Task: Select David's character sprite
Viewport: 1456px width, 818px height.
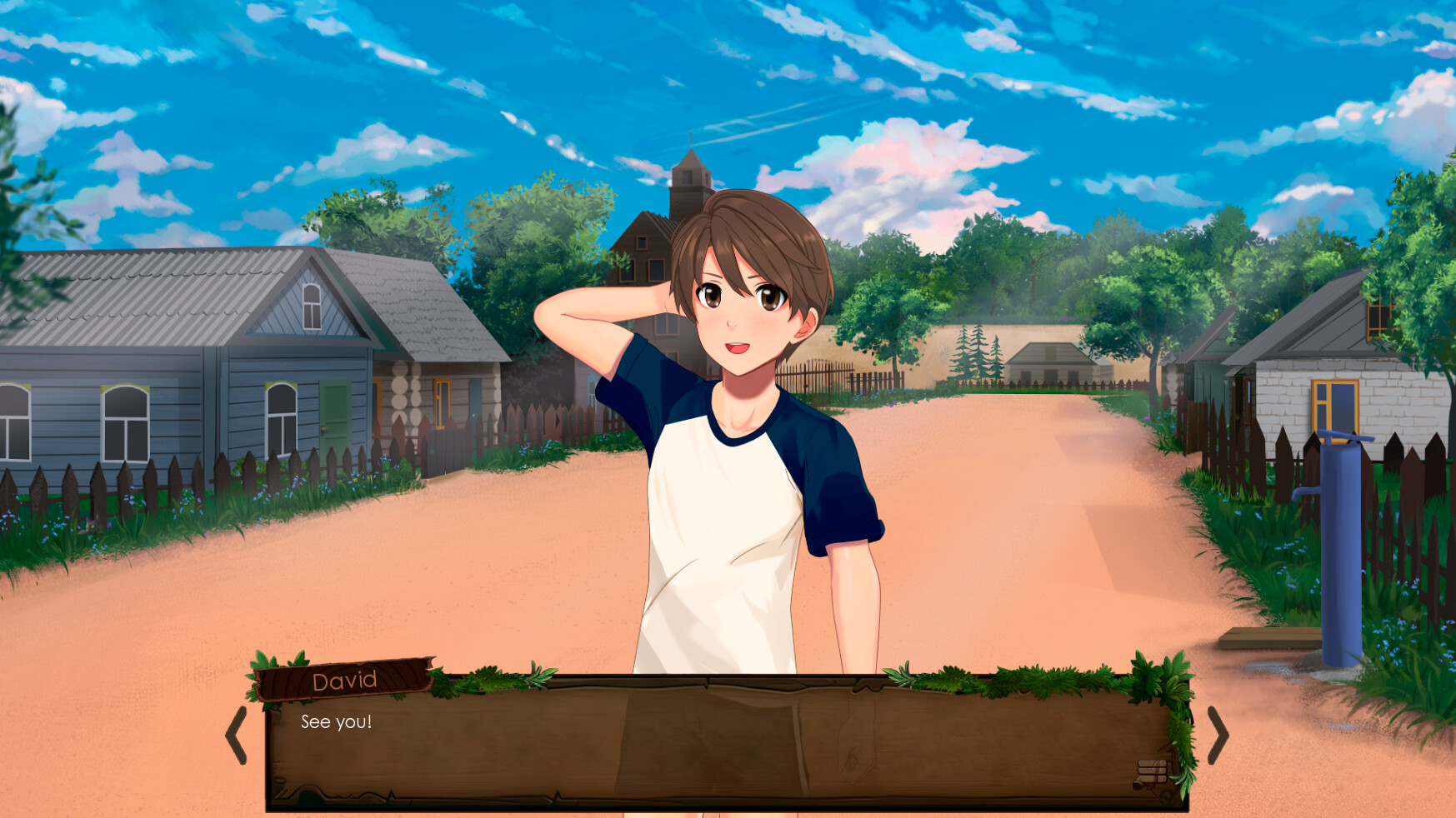Action: [733, 458]
